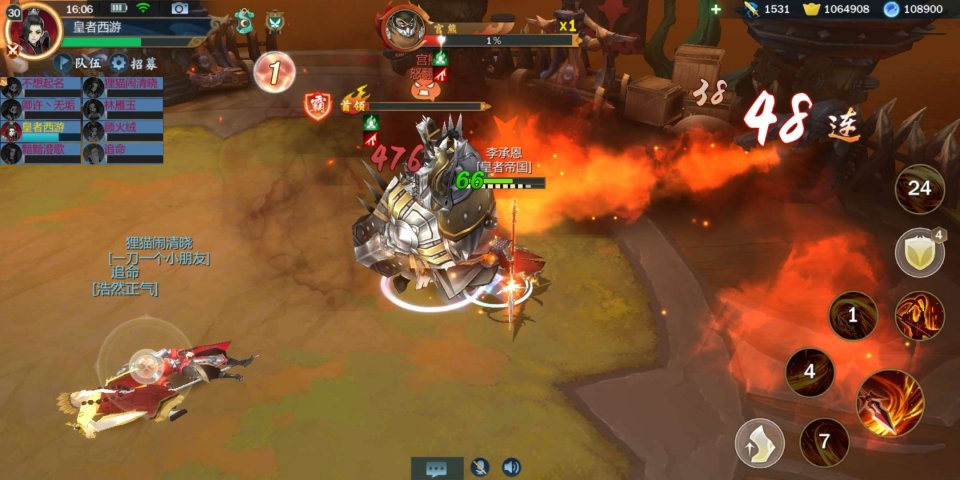The height and width of the screenshot is (480, 960).
Task: Use the flaming warrior skill
Action: click(919, 317)
